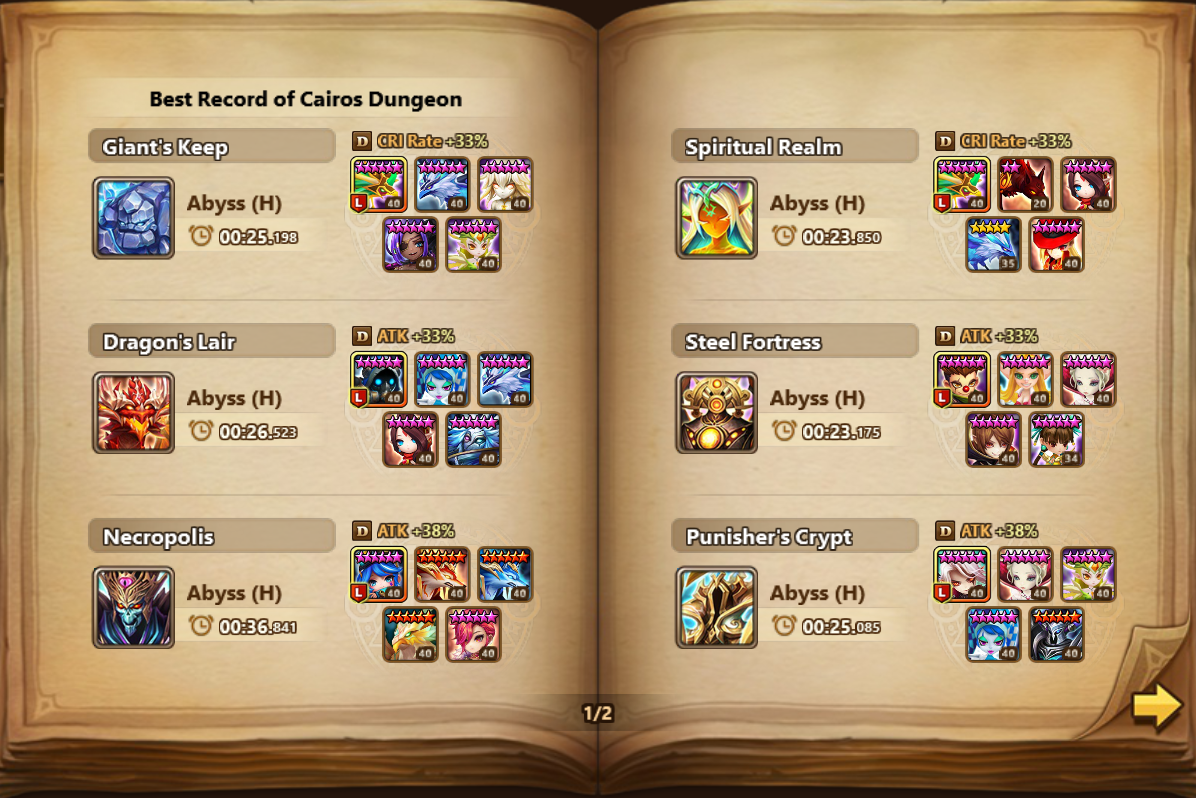Choose the Punisher's Crypt leader monster icon

point(962,575)
